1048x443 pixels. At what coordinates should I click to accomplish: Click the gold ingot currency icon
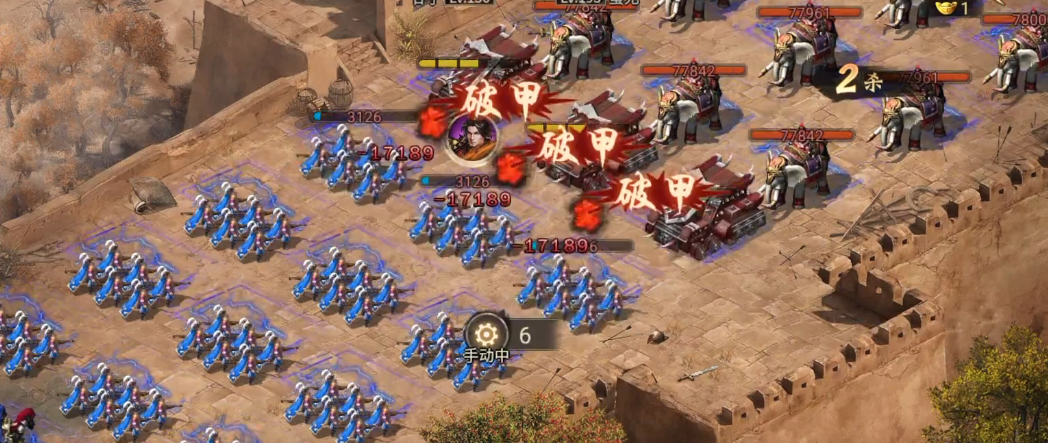click(944, 8)
